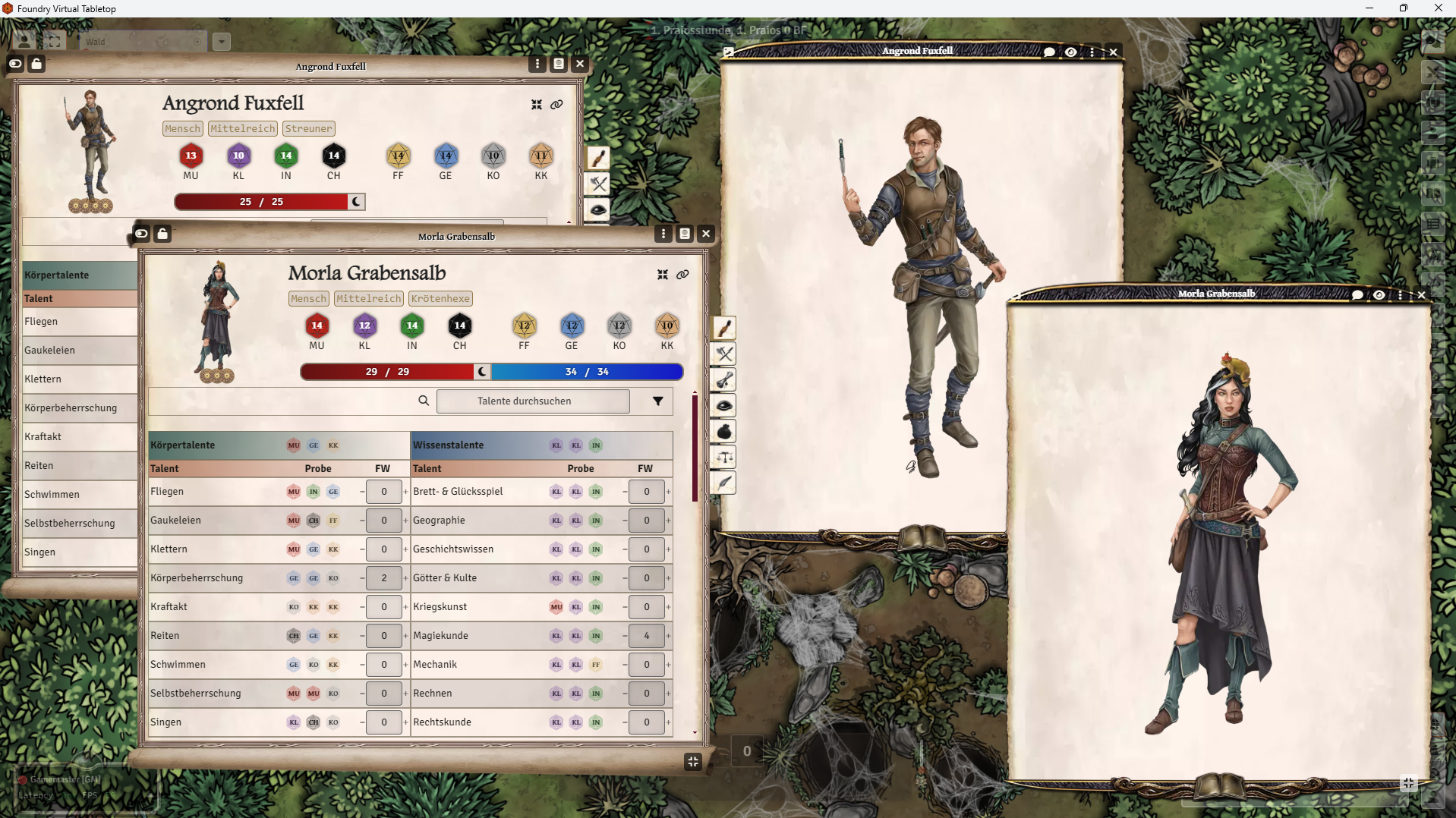The height and width of the screenshot is (818, 1456).
Task: Click the Mensch species tag on Morla
Action: [309, 299]
